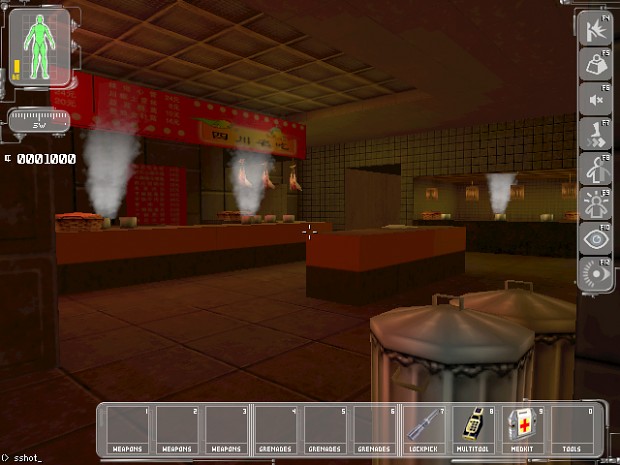
Task: Activate the running leg augmentation icon
Action: (596, 133)
